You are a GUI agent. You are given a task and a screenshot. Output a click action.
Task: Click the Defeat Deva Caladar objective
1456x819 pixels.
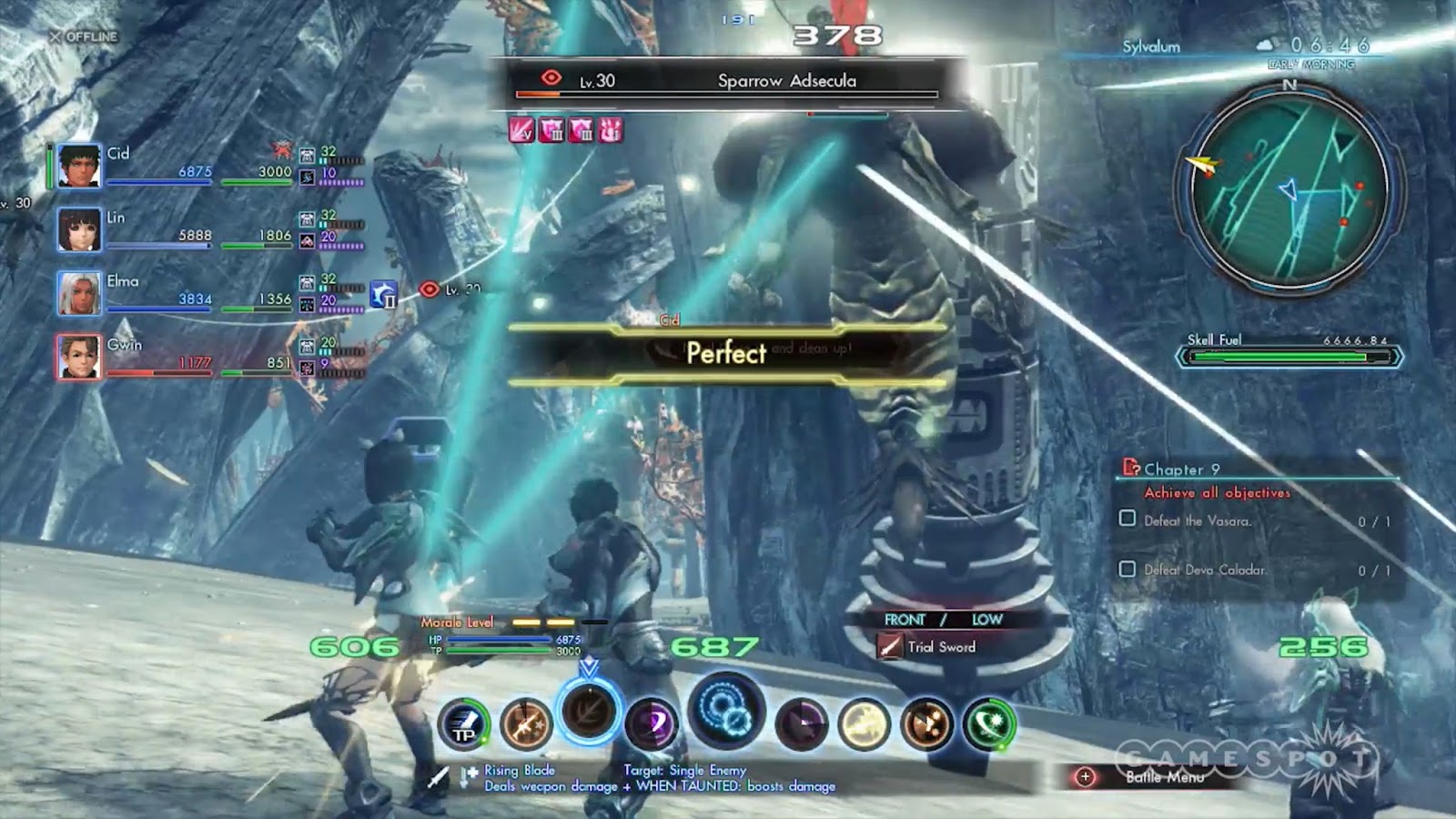pos(1205,570)
